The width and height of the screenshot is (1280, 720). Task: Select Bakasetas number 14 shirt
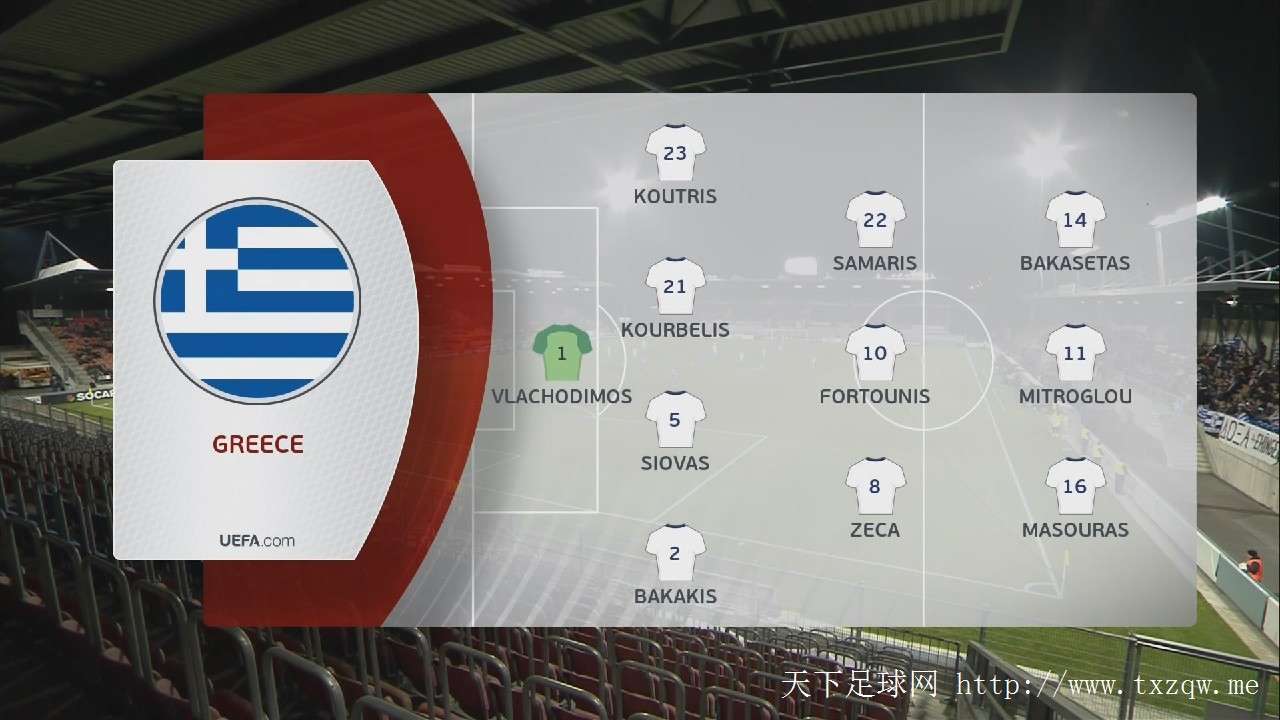[x=1075, y=220]
